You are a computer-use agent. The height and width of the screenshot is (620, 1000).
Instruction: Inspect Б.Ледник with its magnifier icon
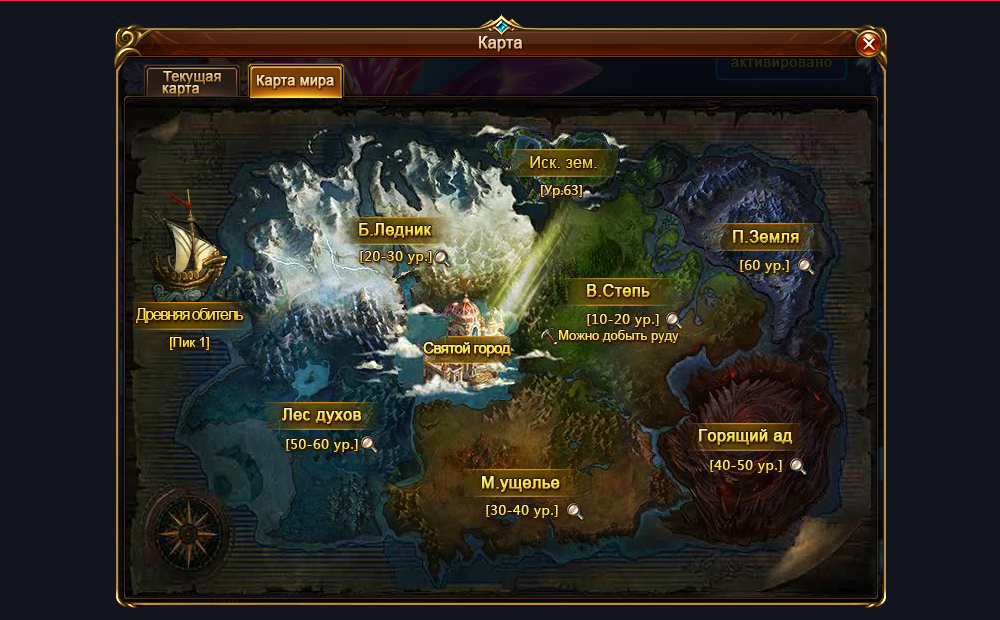441,258
